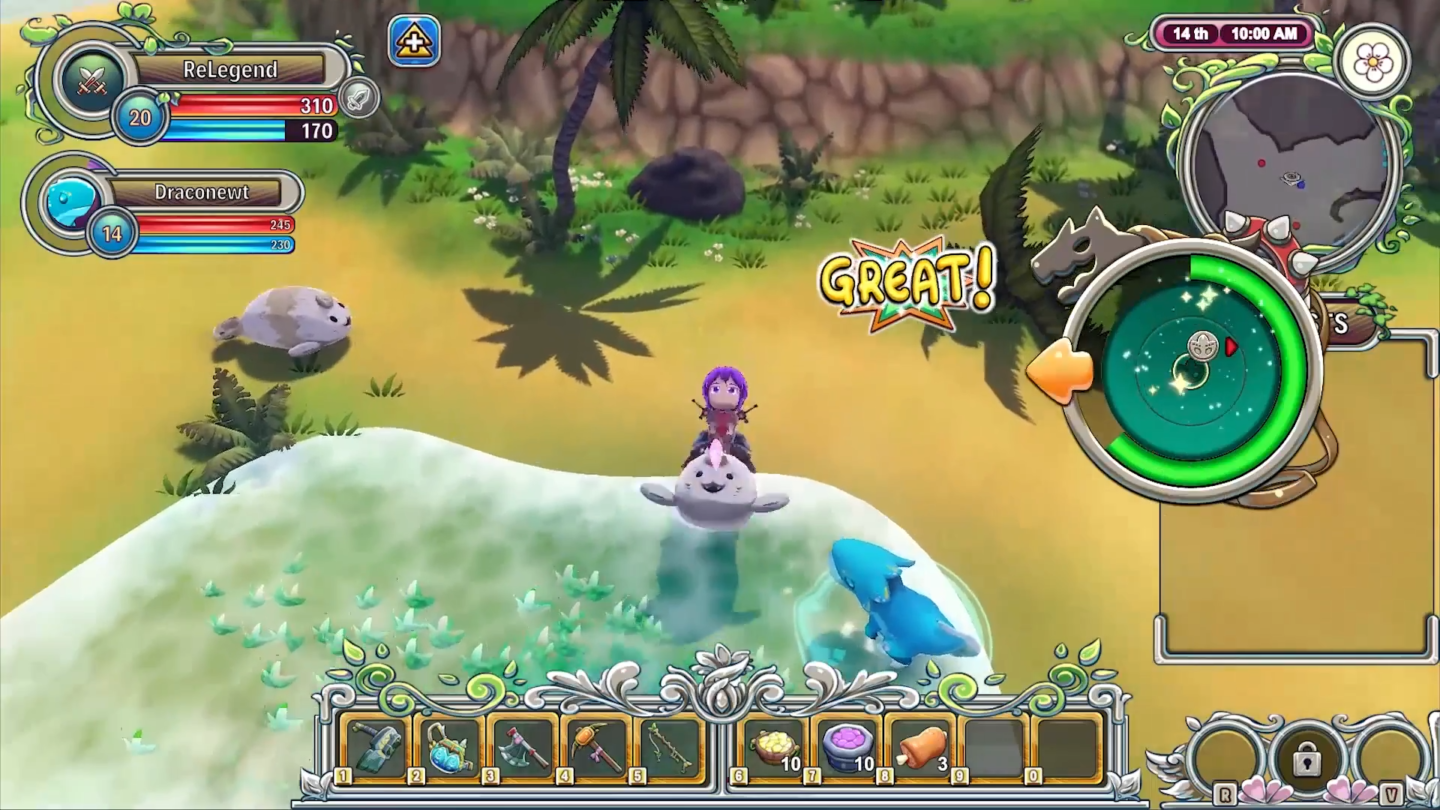Click the rocket skill icon near player name
This screenshot has height=810, width=1440.
pos(360,98)
